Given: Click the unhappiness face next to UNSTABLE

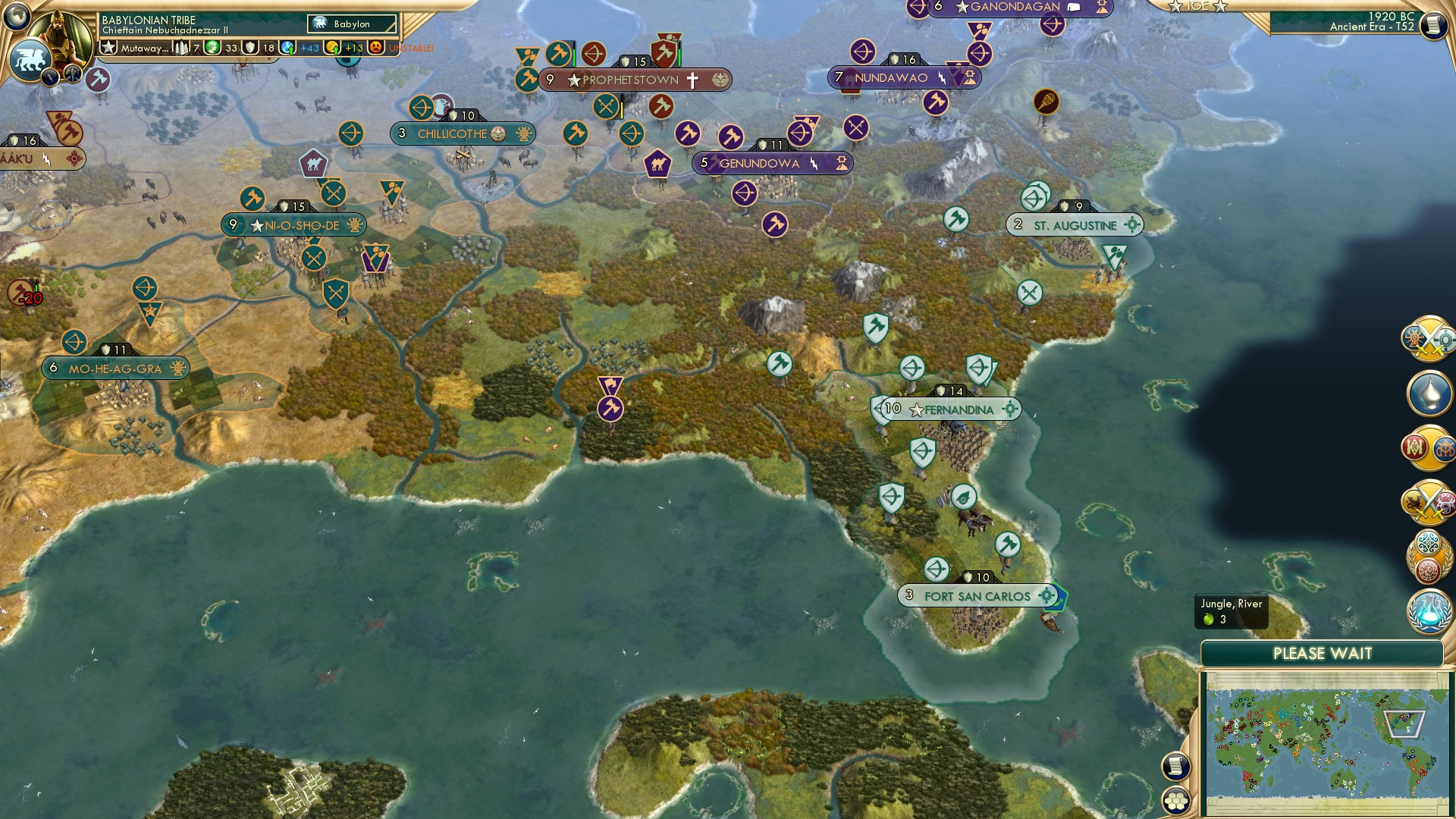Looking at the screenshot, I should coord(375,47).
